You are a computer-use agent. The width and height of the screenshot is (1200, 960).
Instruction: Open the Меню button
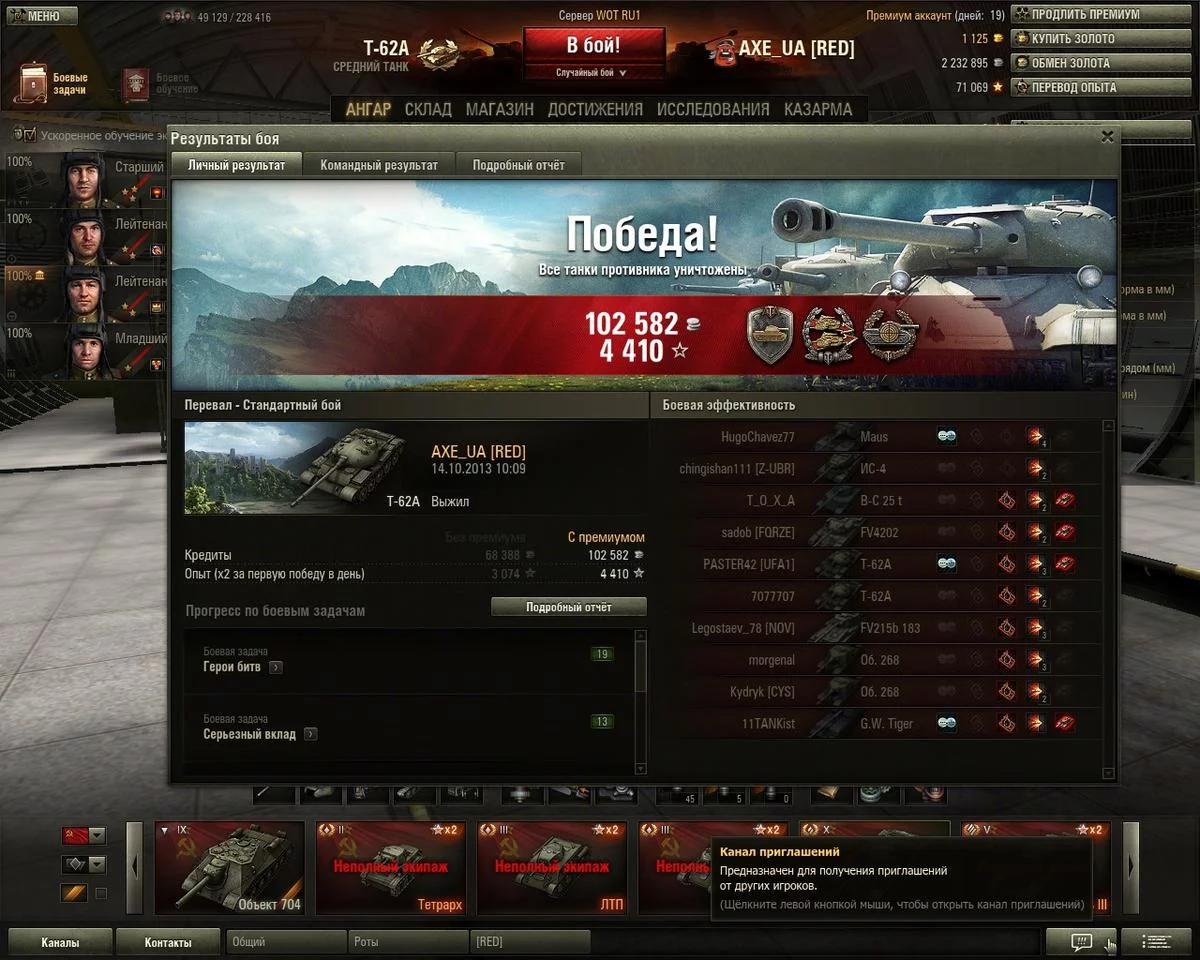point(41,16)
